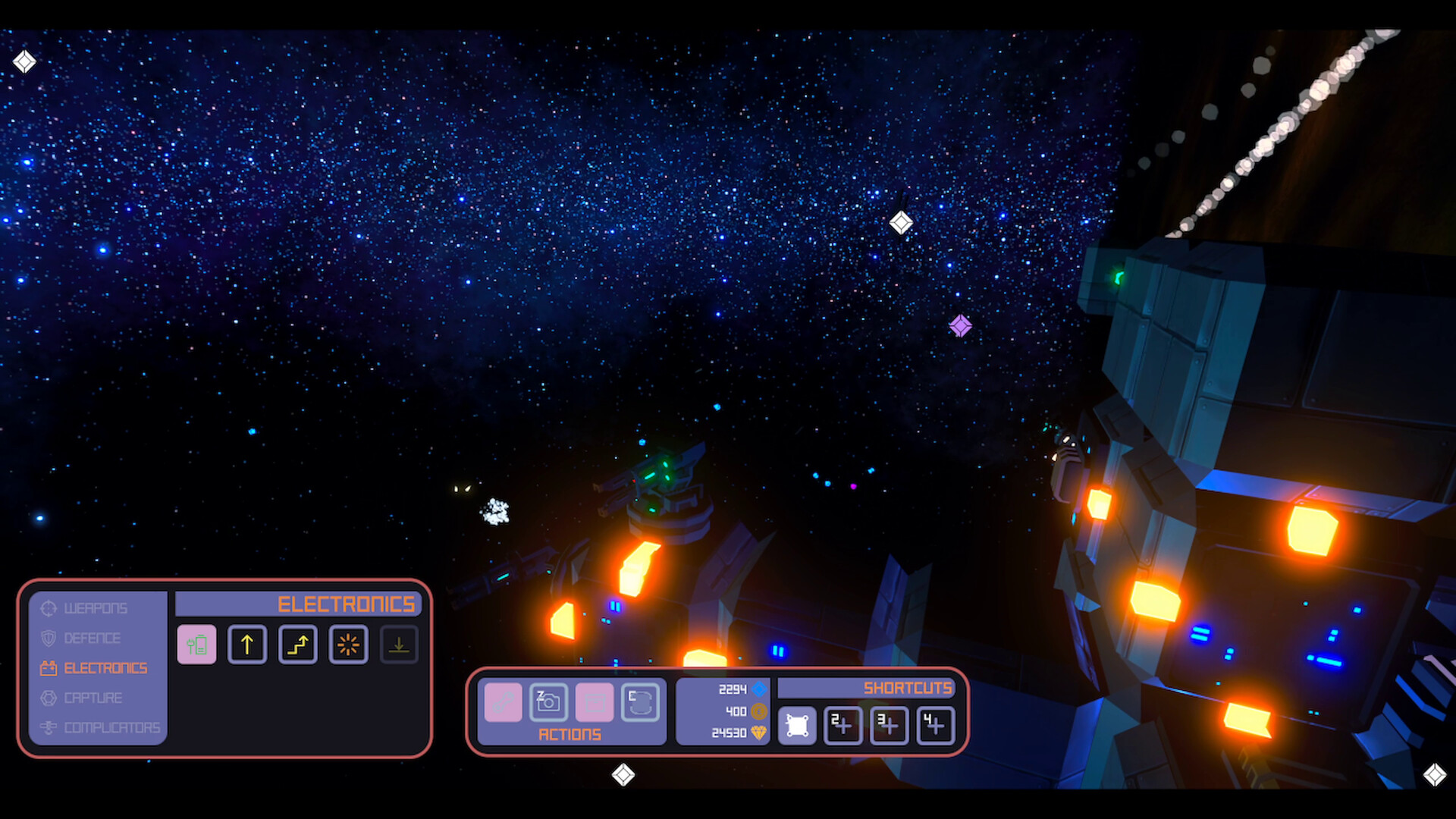Image resolution: width=1456 pixels, height=819 pixels.
Task: Click the upward arrow upgrade icon
Action: pos(247,645)
